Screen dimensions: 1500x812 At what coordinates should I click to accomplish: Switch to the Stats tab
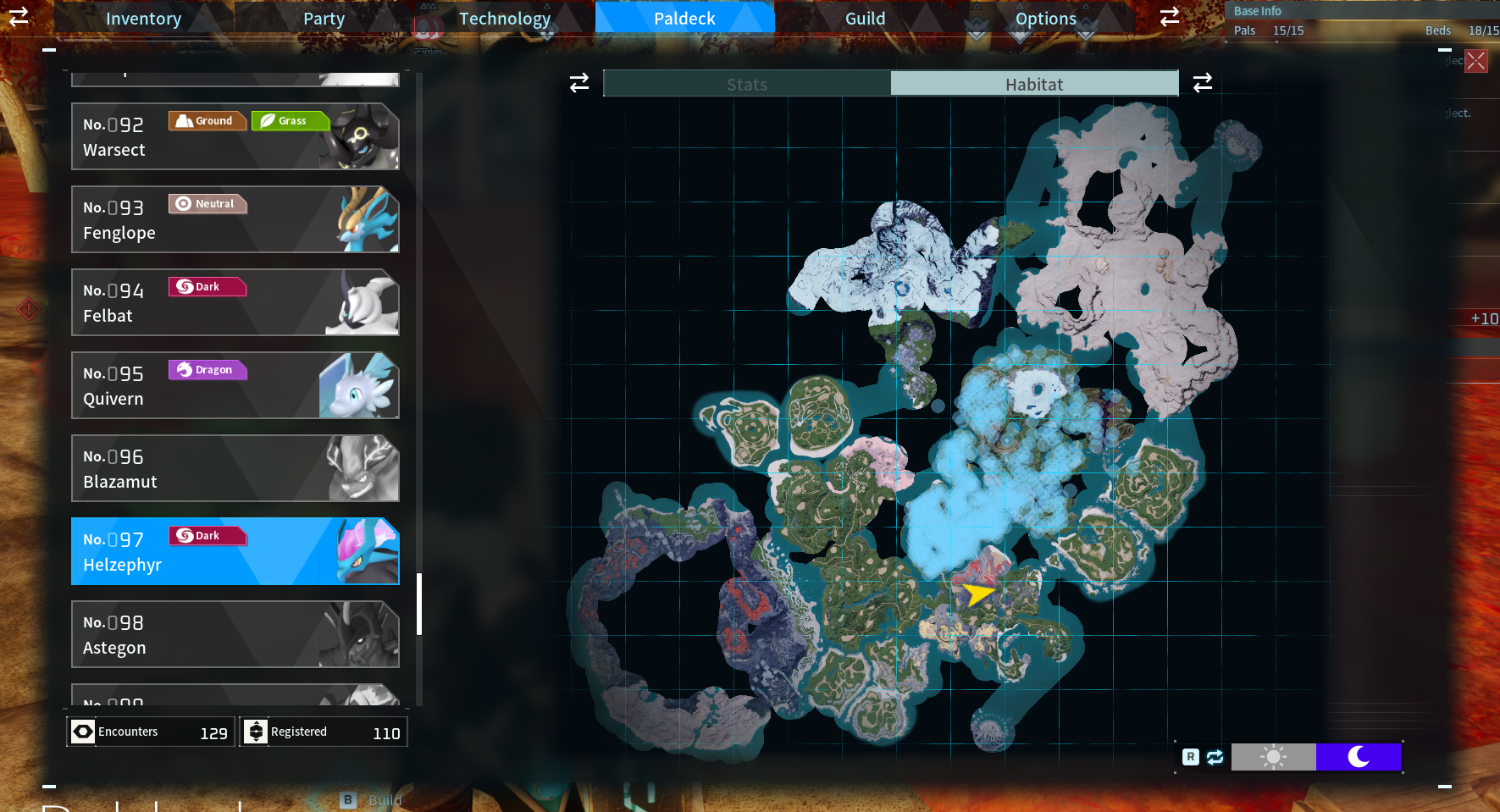[746, 84]
